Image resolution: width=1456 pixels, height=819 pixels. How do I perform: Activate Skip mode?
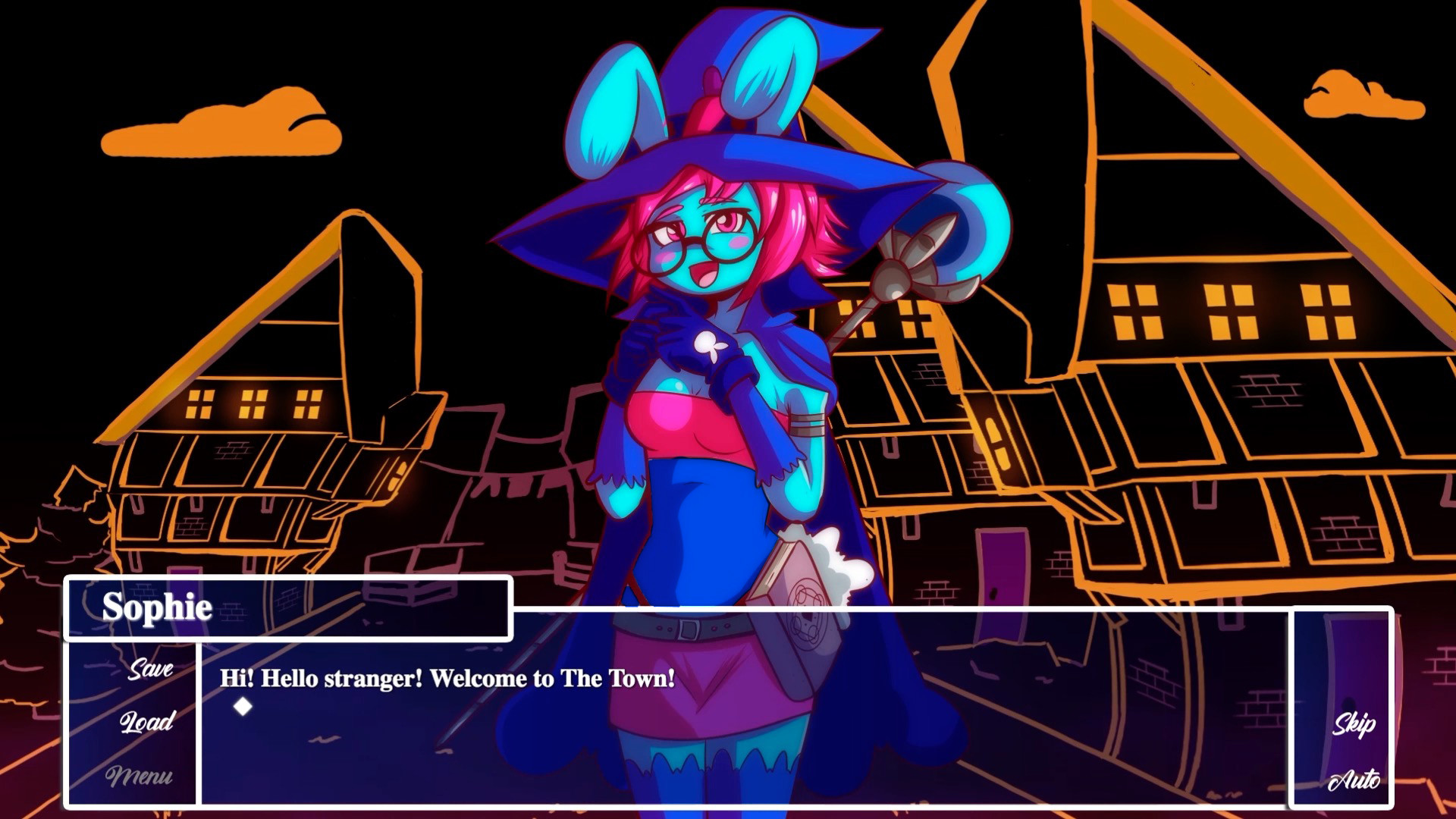[1355, 724]
